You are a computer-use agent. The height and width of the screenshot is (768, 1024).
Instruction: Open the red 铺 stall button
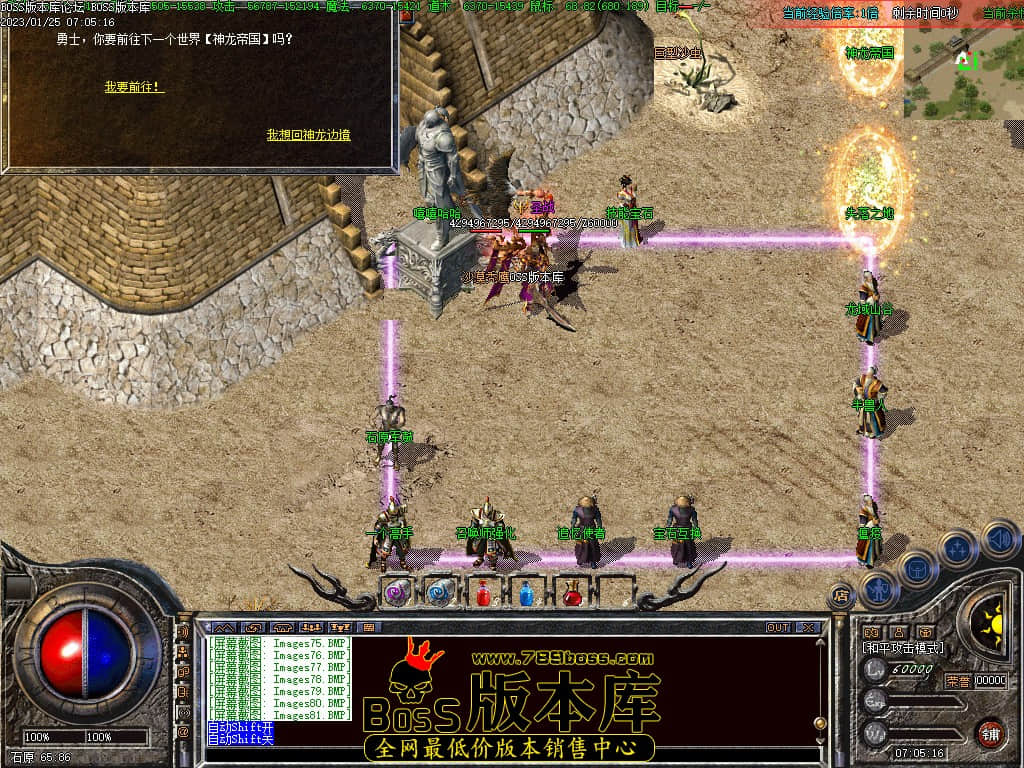990,732
